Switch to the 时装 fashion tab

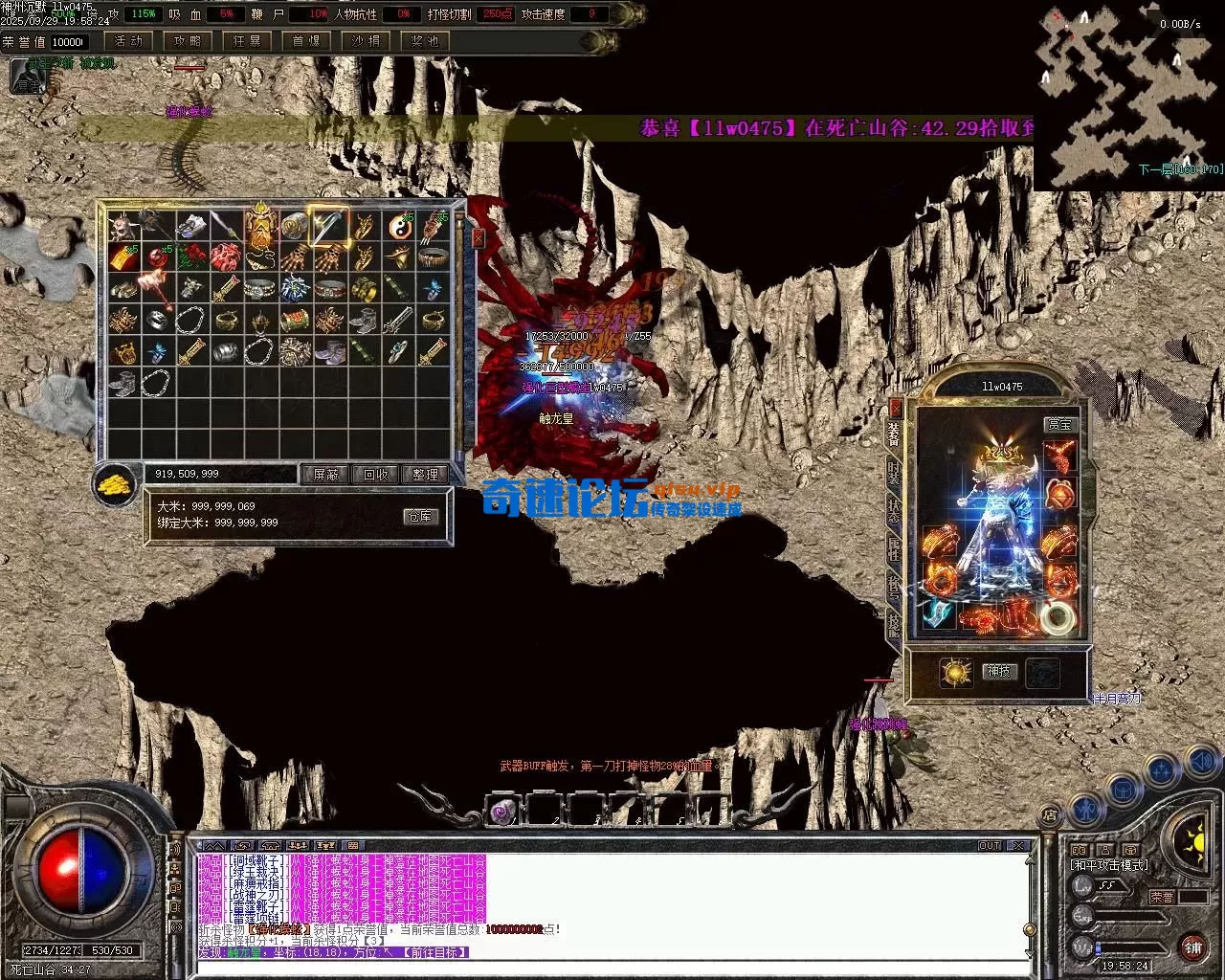click(894, 474)
